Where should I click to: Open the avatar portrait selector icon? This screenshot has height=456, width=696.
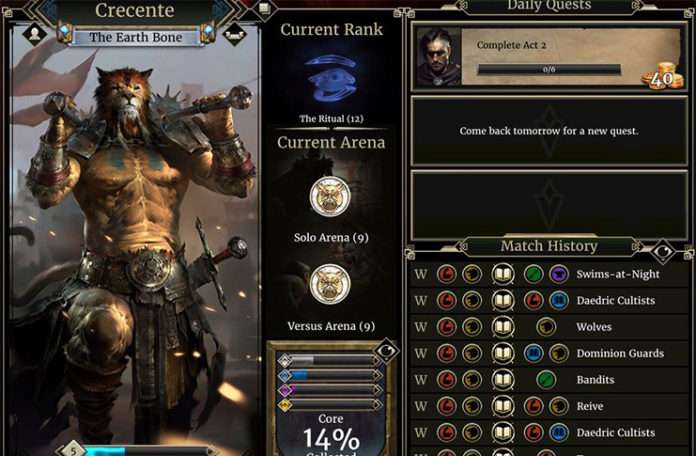point(34,35)
